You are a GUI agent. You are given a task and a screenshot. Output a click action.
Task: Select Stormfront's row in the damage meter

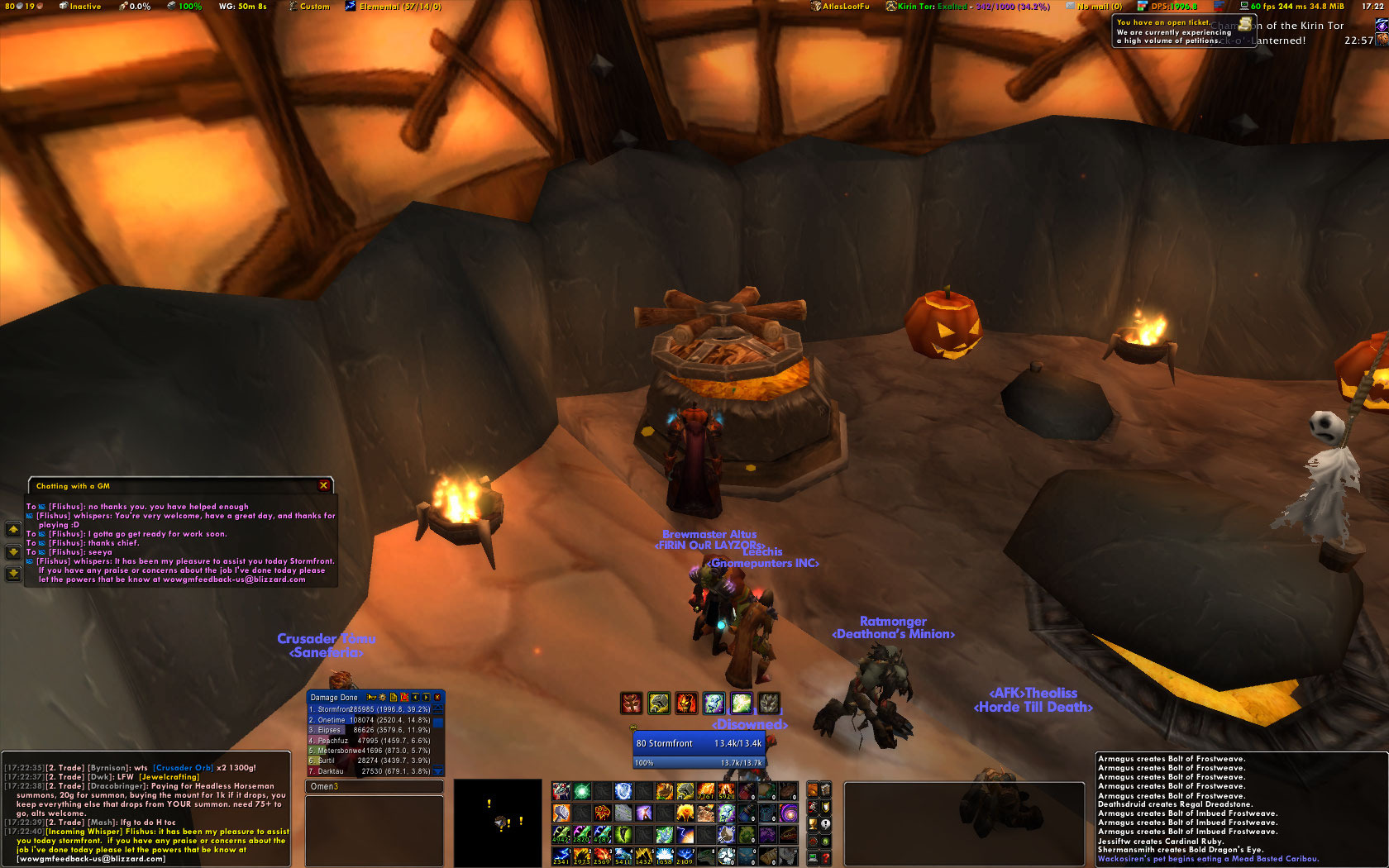pyautogui.click(x=372, y=709)
